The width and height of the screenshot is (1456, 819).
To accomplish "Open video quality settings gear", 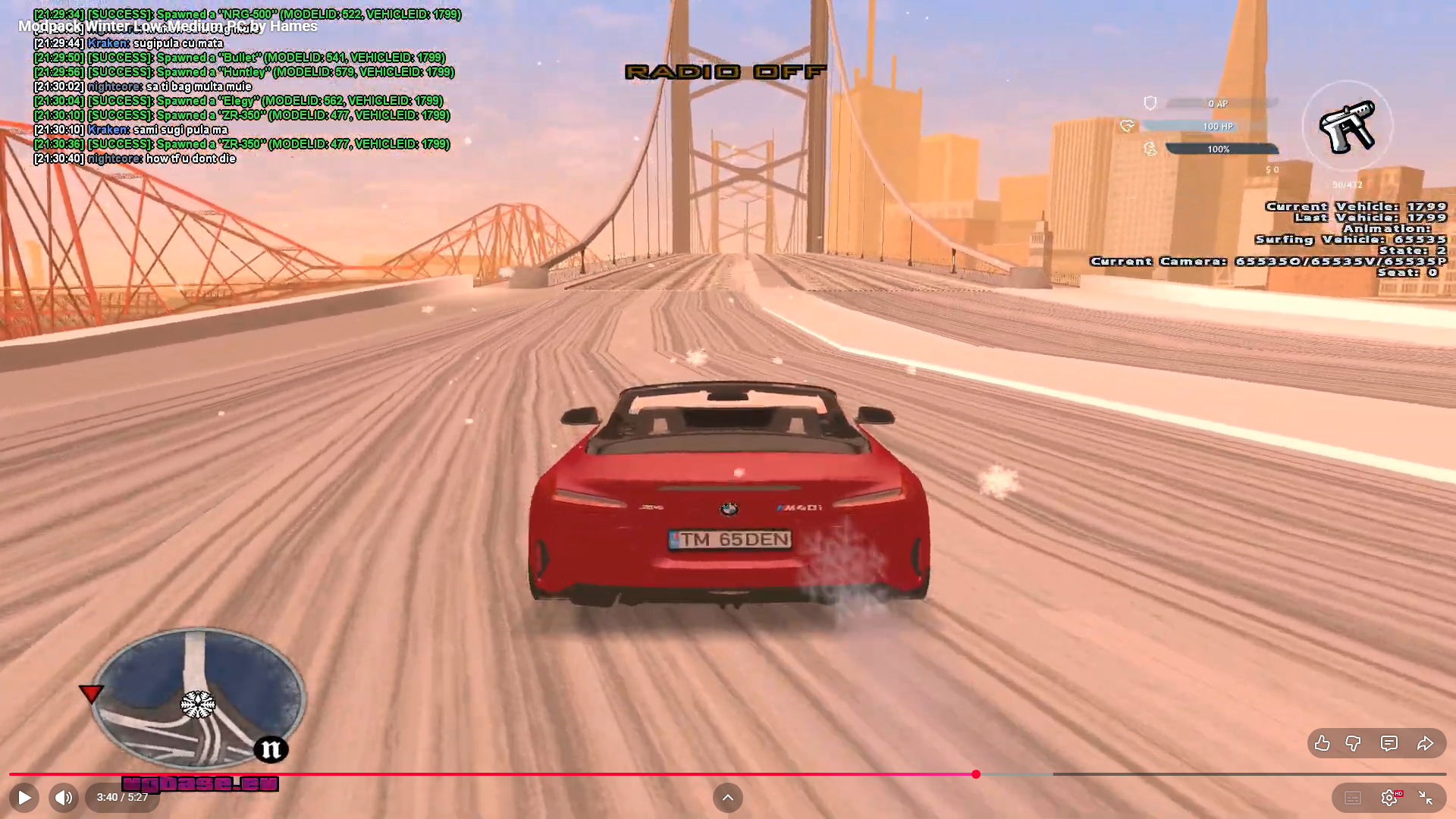I will coord(1389,798).
